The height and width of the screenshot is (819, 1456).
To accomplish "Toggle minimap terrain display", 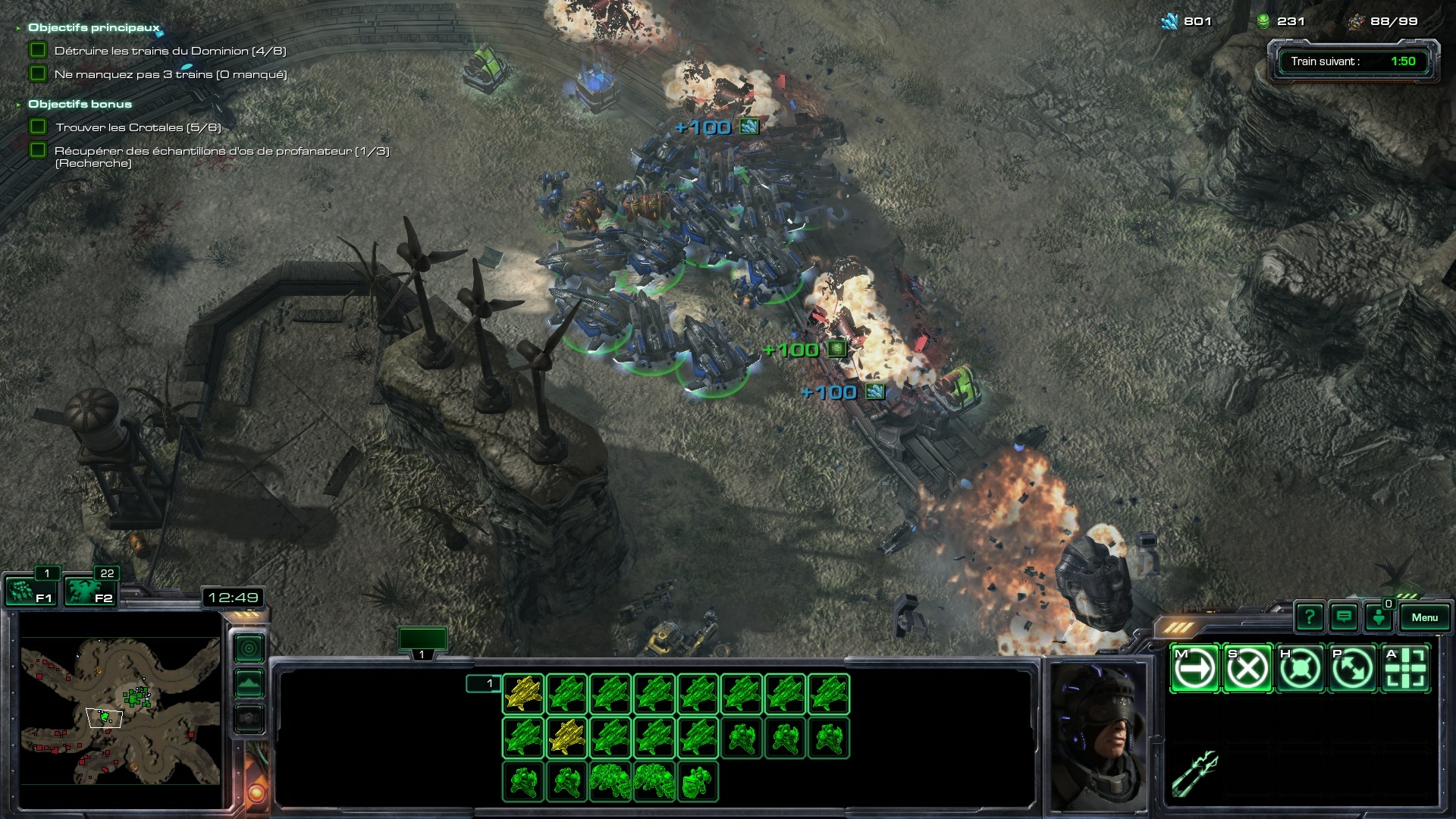I will [x=249, y=683].
